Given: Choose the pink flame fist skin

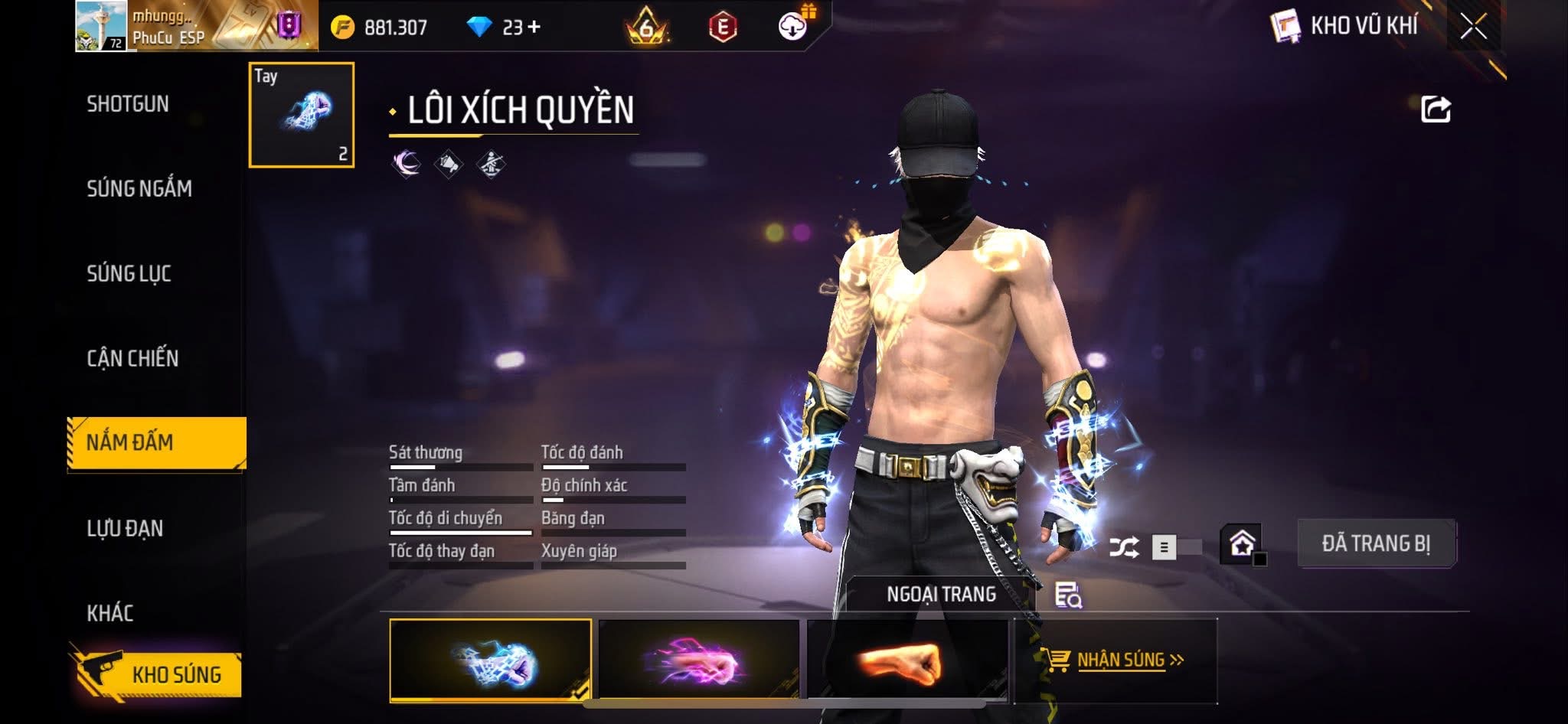Looking at the screenshot, I should point(698,660).
